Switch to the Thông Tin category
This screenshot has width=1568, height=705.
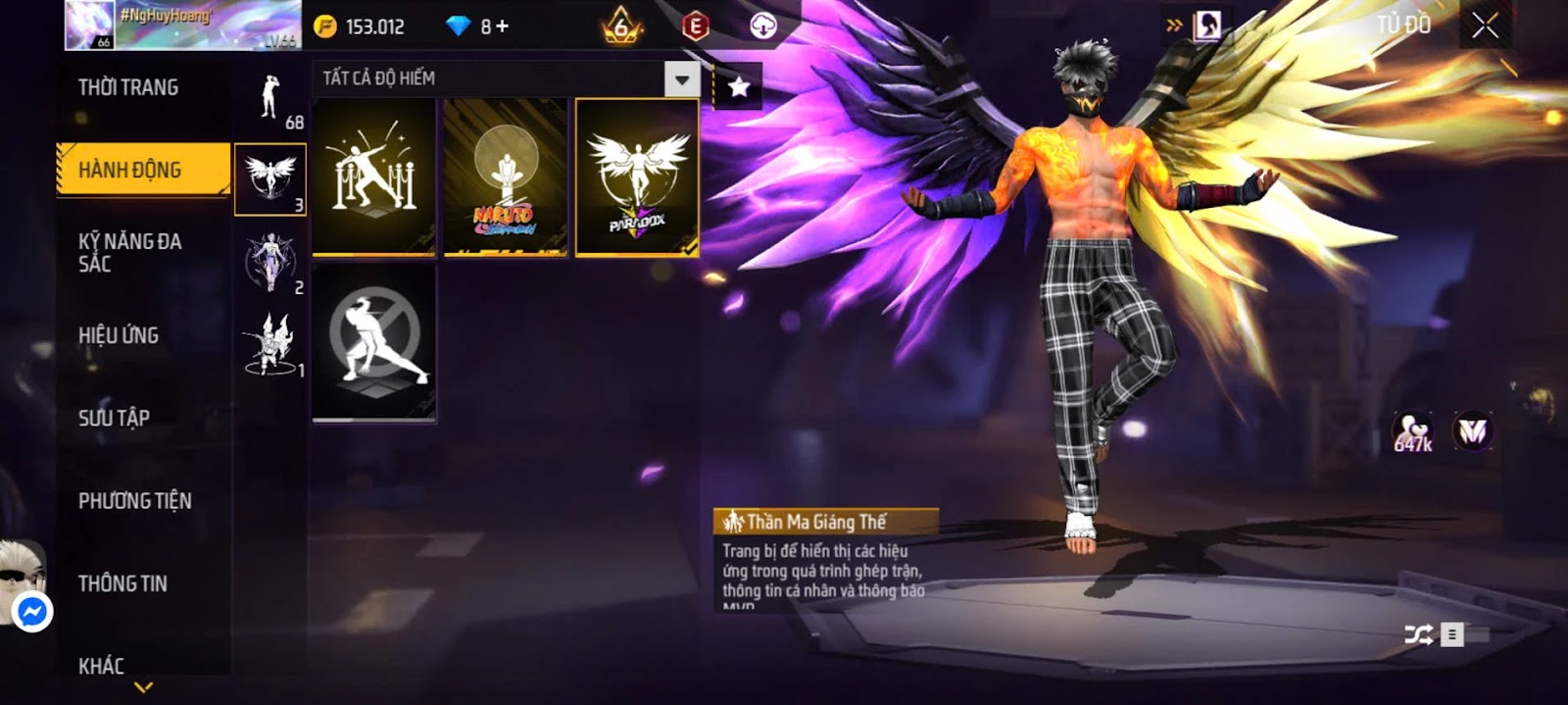coord(122,583)
